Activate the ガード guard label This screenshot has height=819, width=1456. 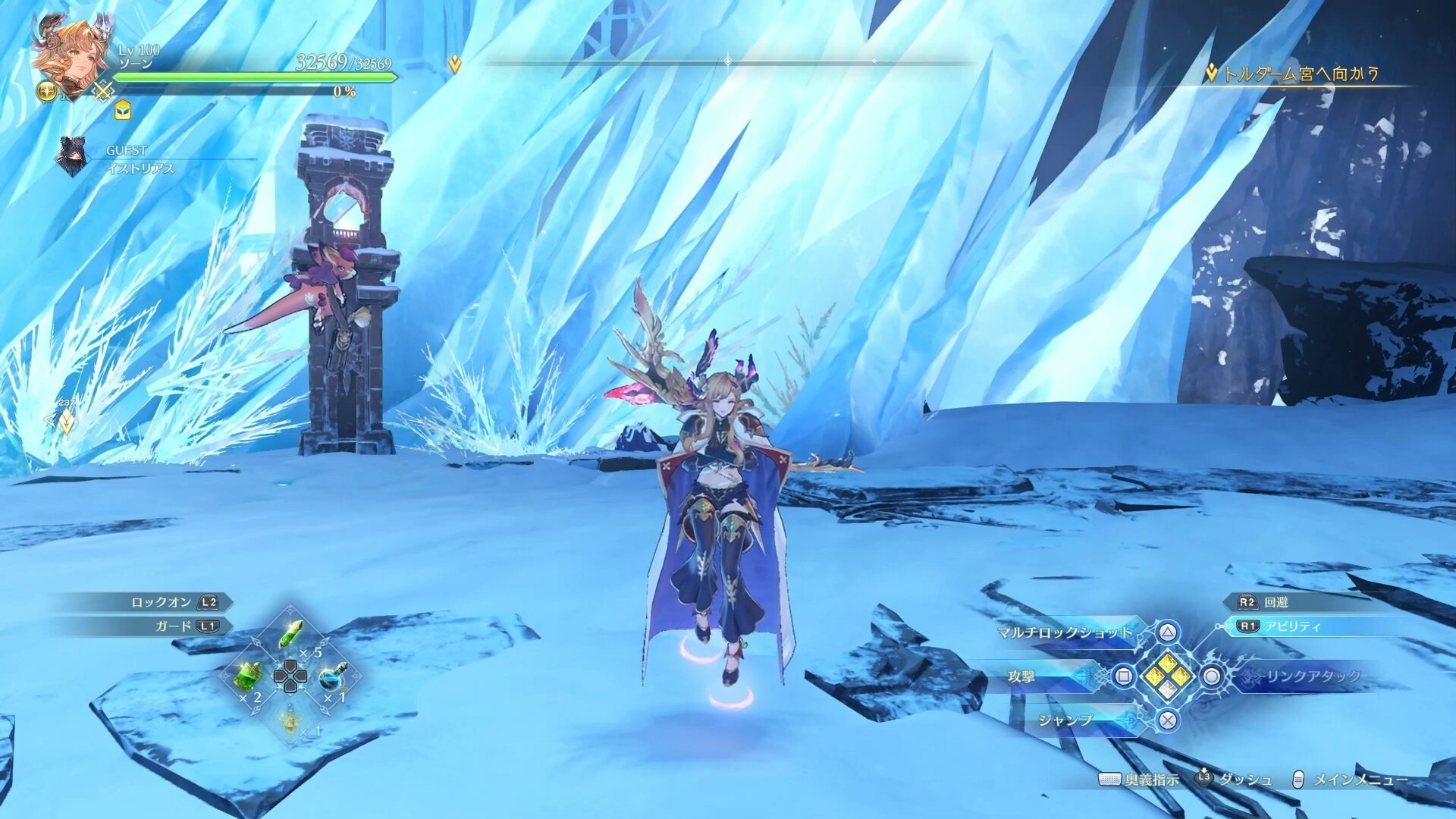(x=173, y=626)
